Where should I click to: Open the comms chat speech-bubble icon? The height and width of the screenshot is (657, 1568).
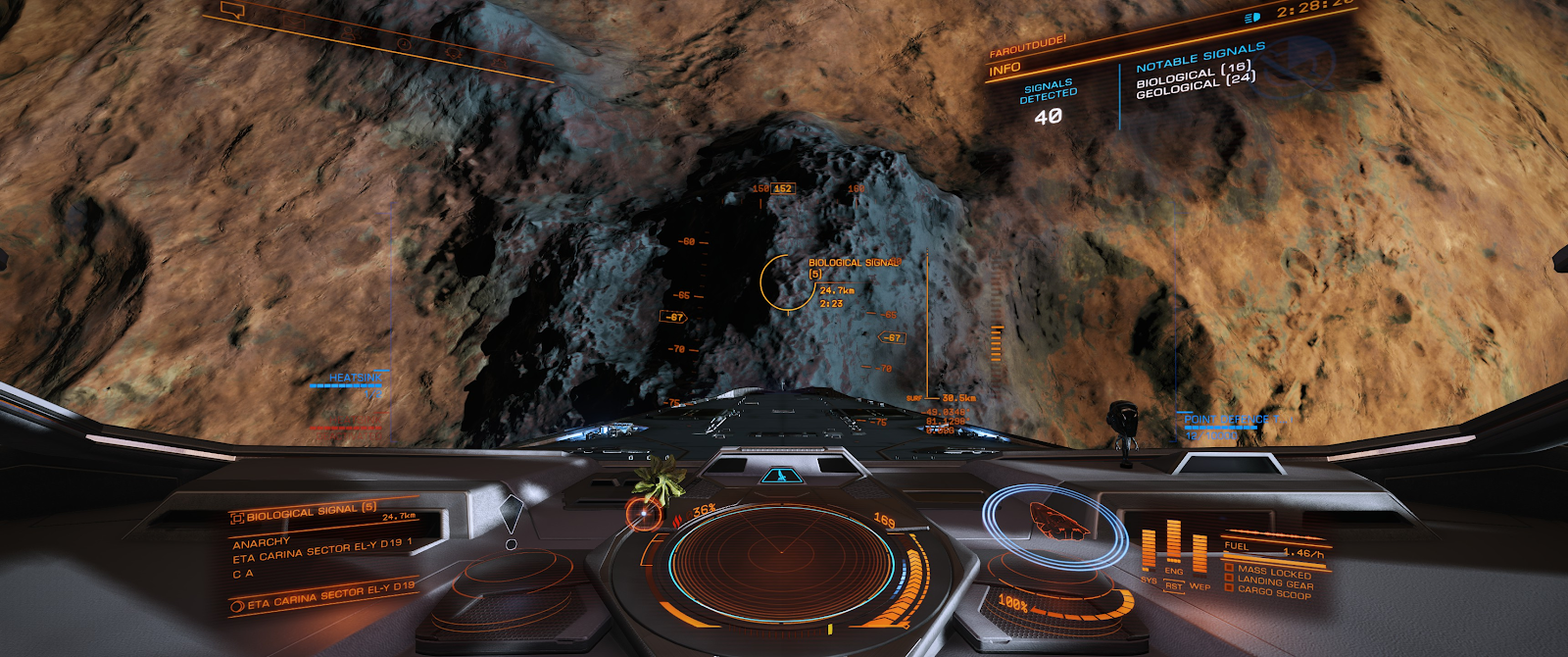(232, 11)
